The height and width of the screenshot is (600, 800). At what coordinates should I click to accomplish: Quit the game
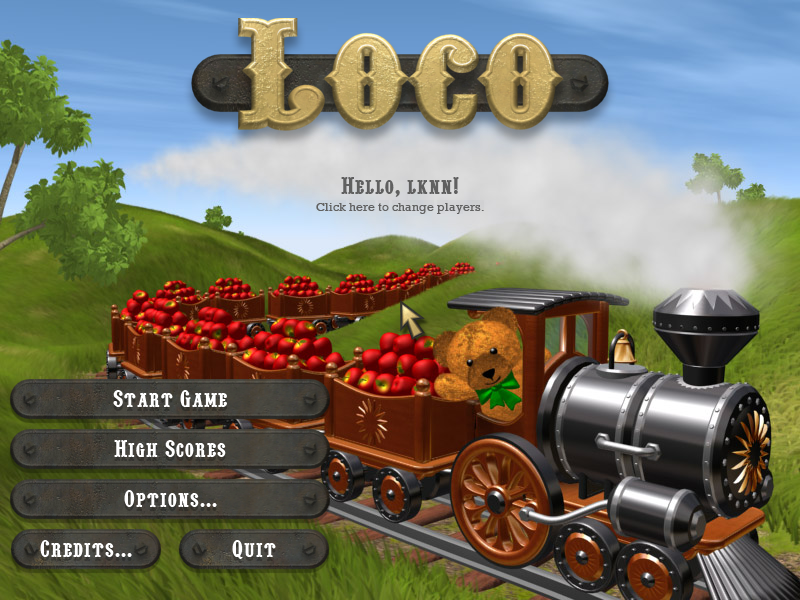click(x=254, y=549)
